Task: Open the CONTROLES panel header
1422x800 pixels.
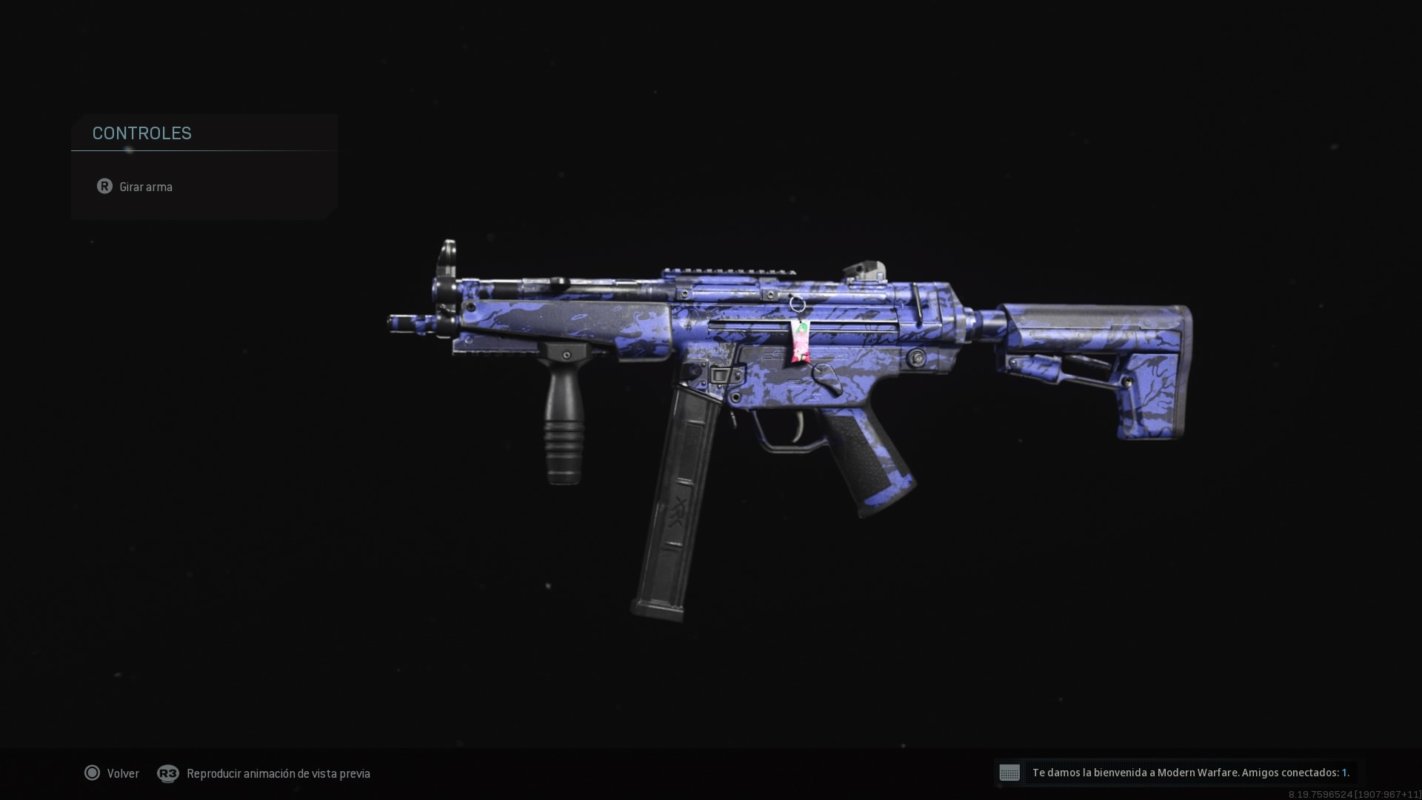Action: tap(141, 132)
